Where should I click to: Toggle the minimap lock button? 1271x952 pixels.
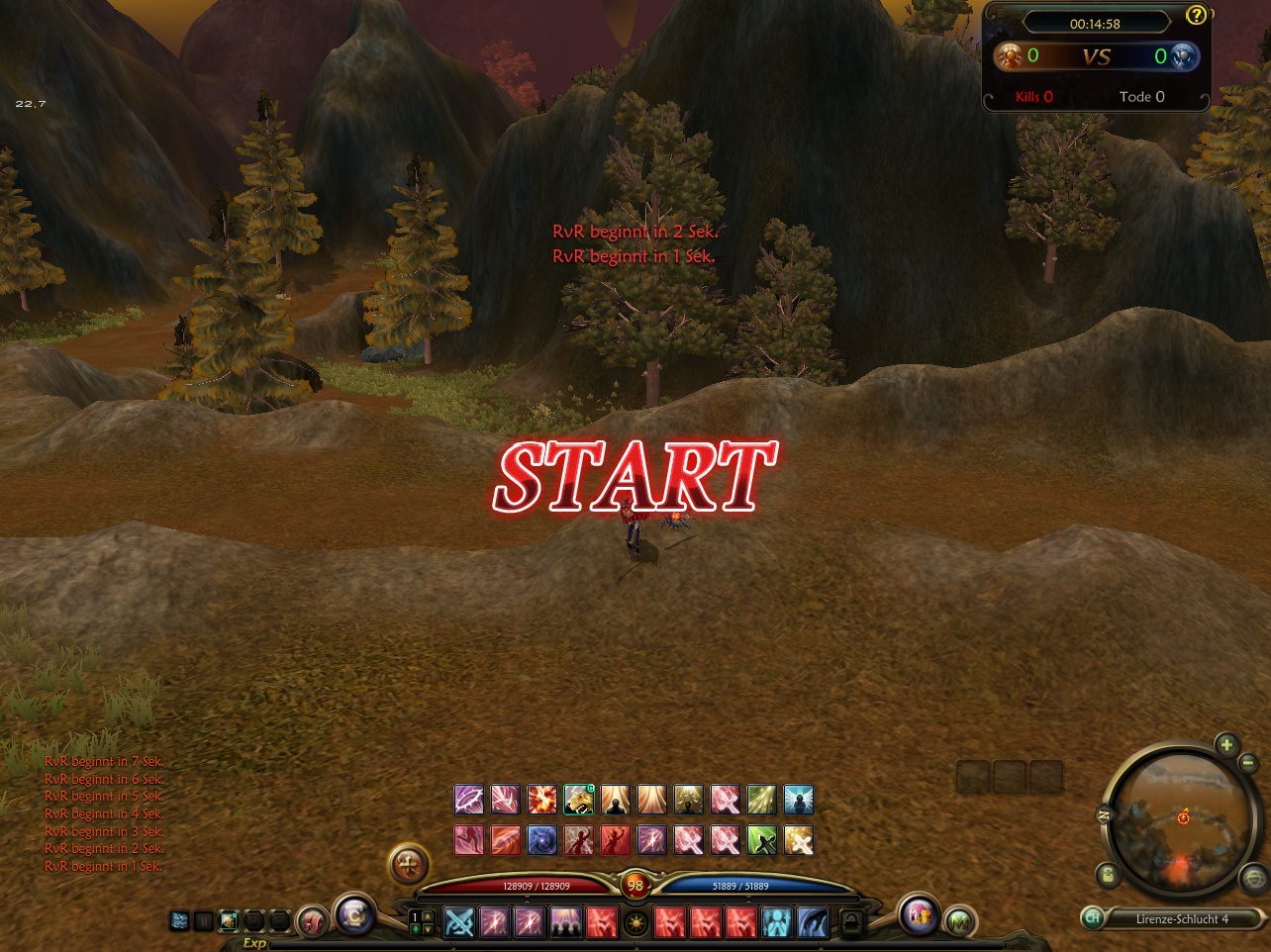tap(1108, 875)
